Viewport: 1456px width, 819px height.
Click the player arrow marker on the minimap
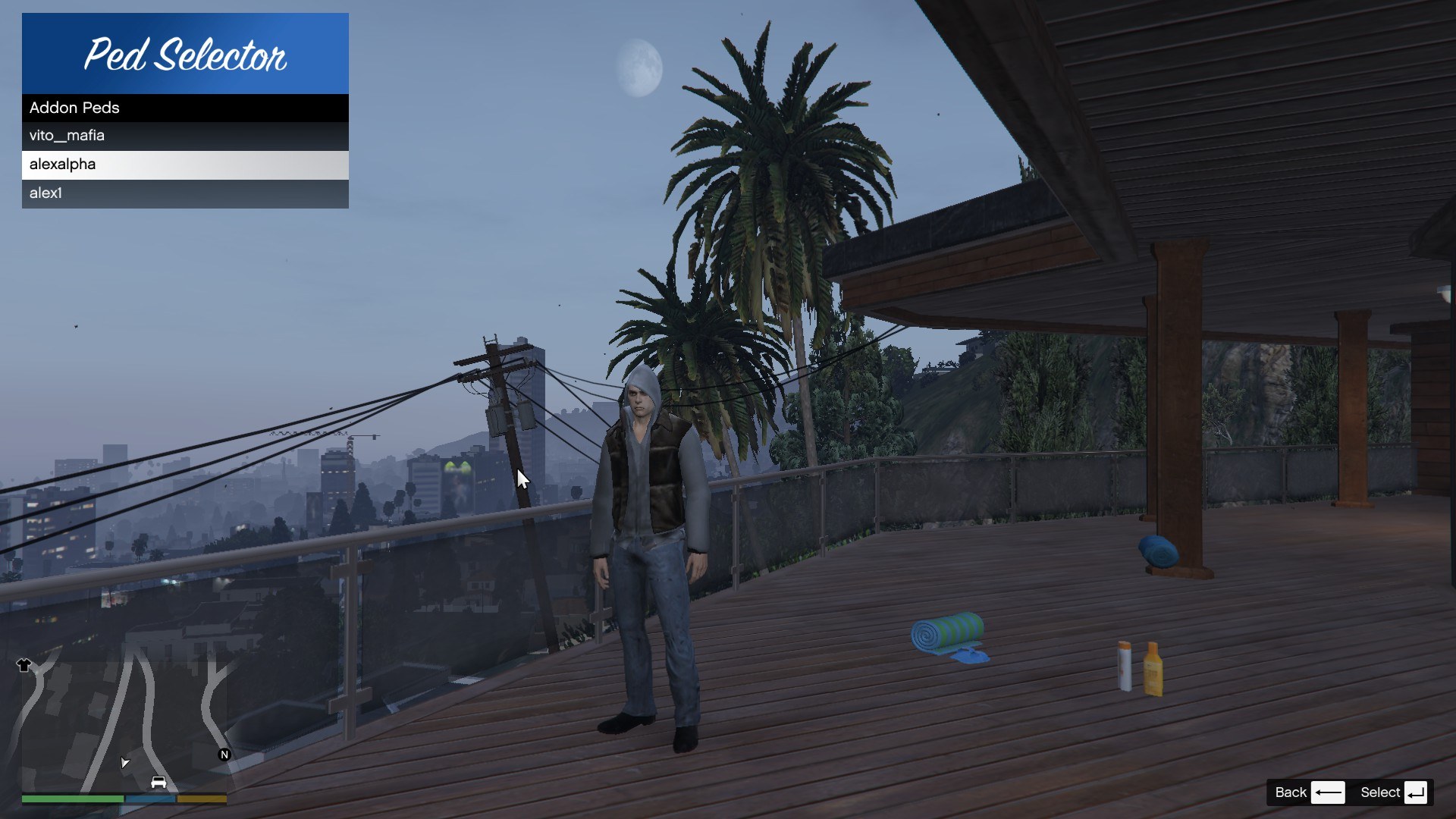[x=124, y=763]
